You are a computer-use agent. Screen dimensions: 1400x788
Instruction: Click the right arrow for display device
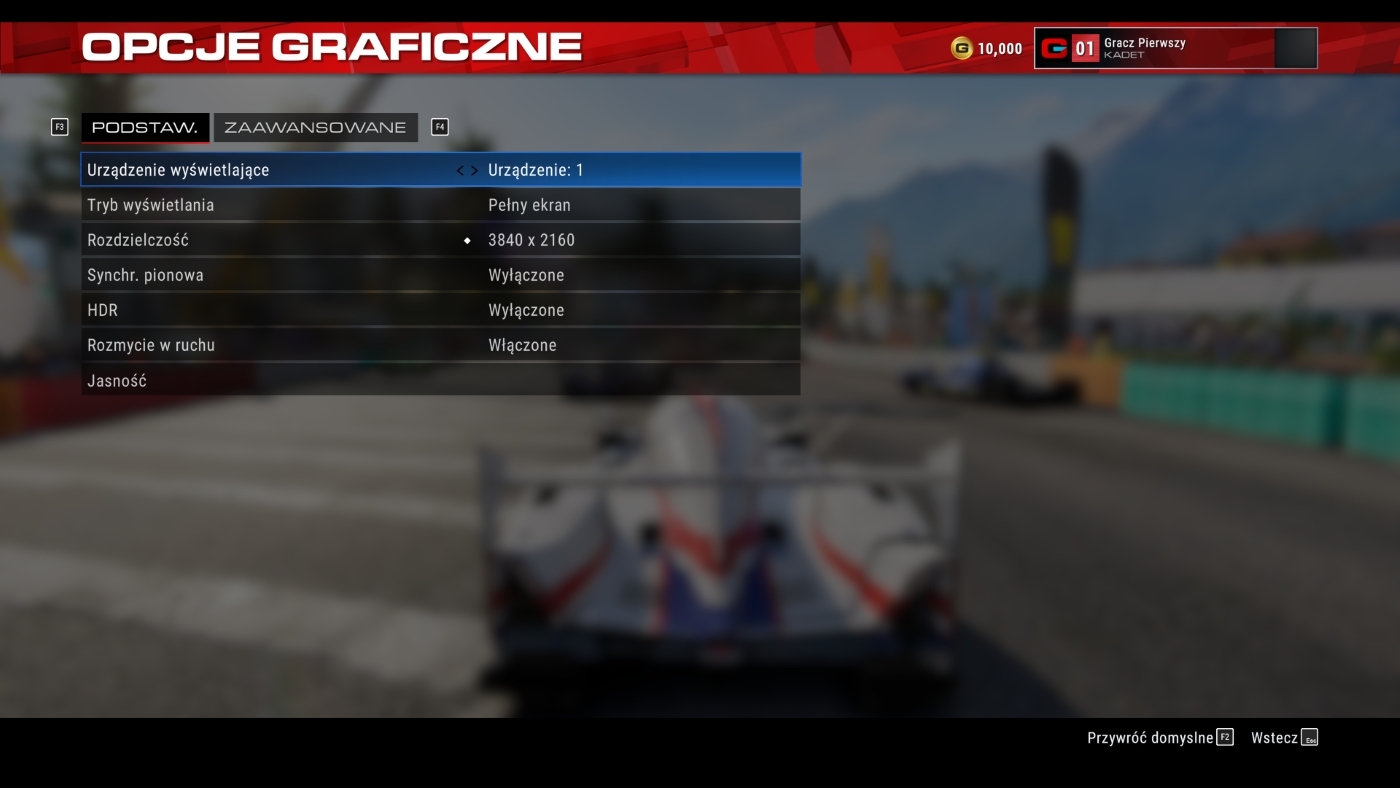[474, 171]
